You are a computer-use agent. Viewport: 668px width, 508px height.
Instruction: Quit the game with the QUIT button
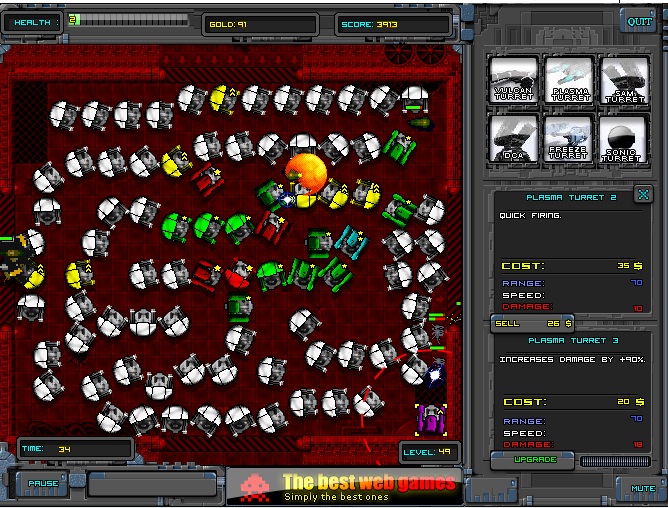639,21
